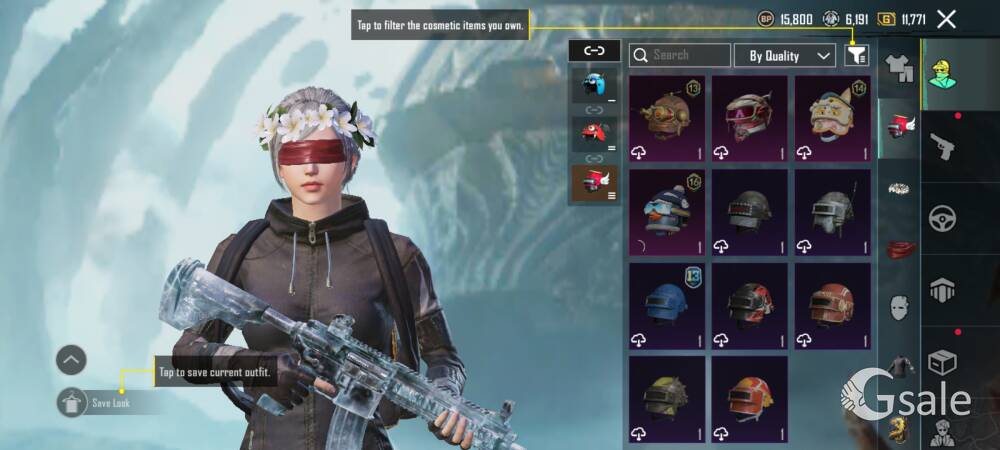The width and height of the screenshot is (1000, 450).
Task: Switch to the outfit sets sub-tab
Action: (900, 67)
